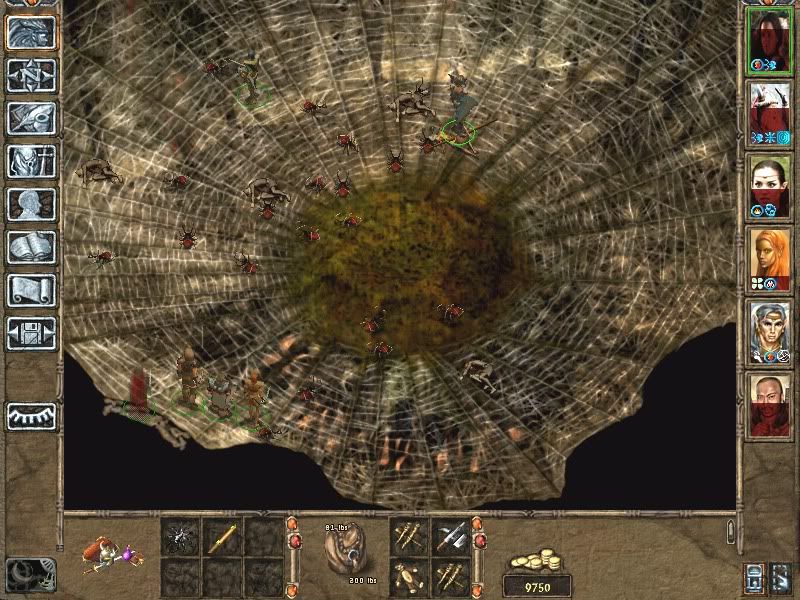
Task: Open the journal quill button
Action: [x=31, y=118]
